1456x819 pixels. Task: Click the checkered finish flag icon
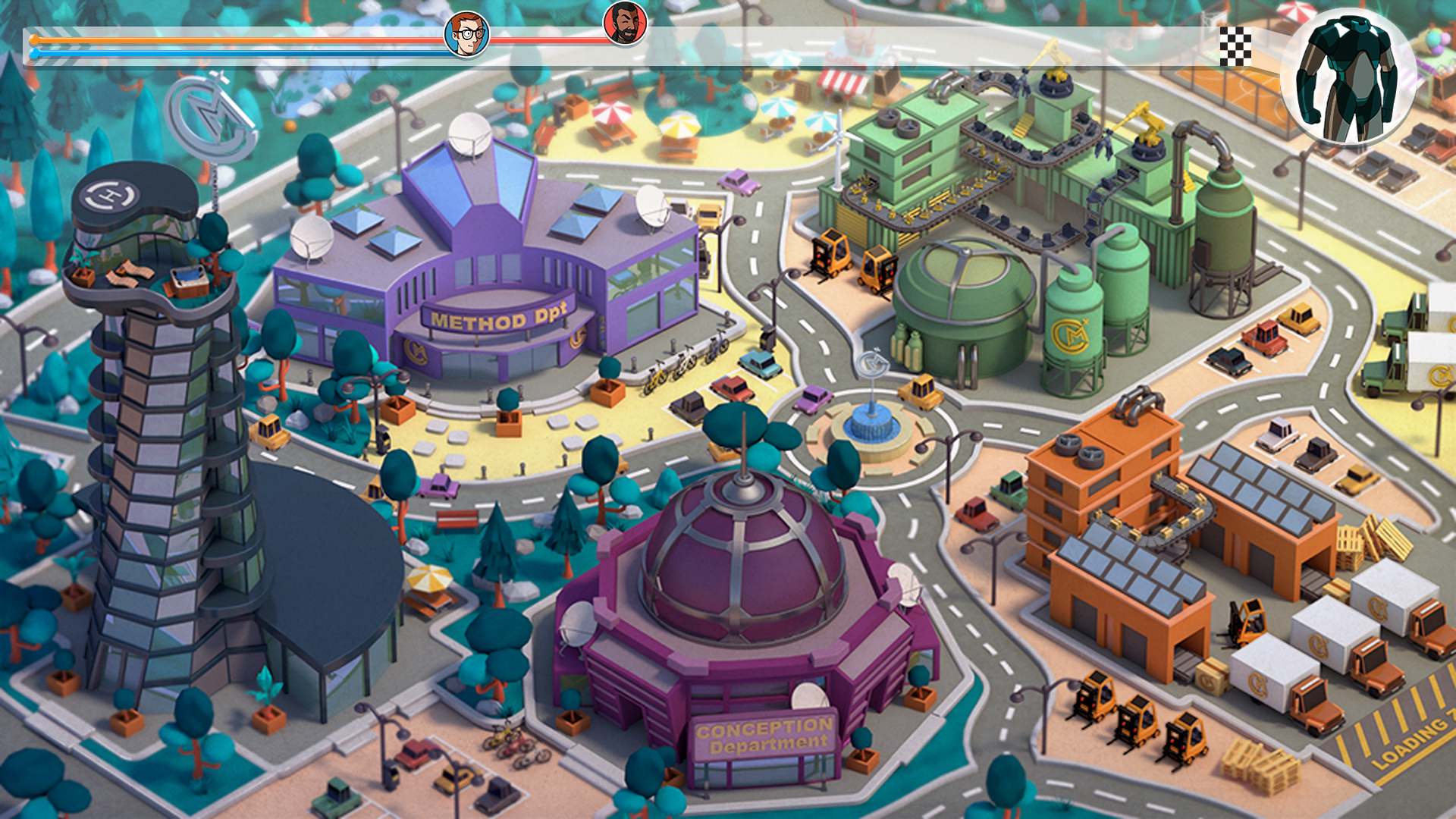pyautogui.click(x=1235, y=46)
